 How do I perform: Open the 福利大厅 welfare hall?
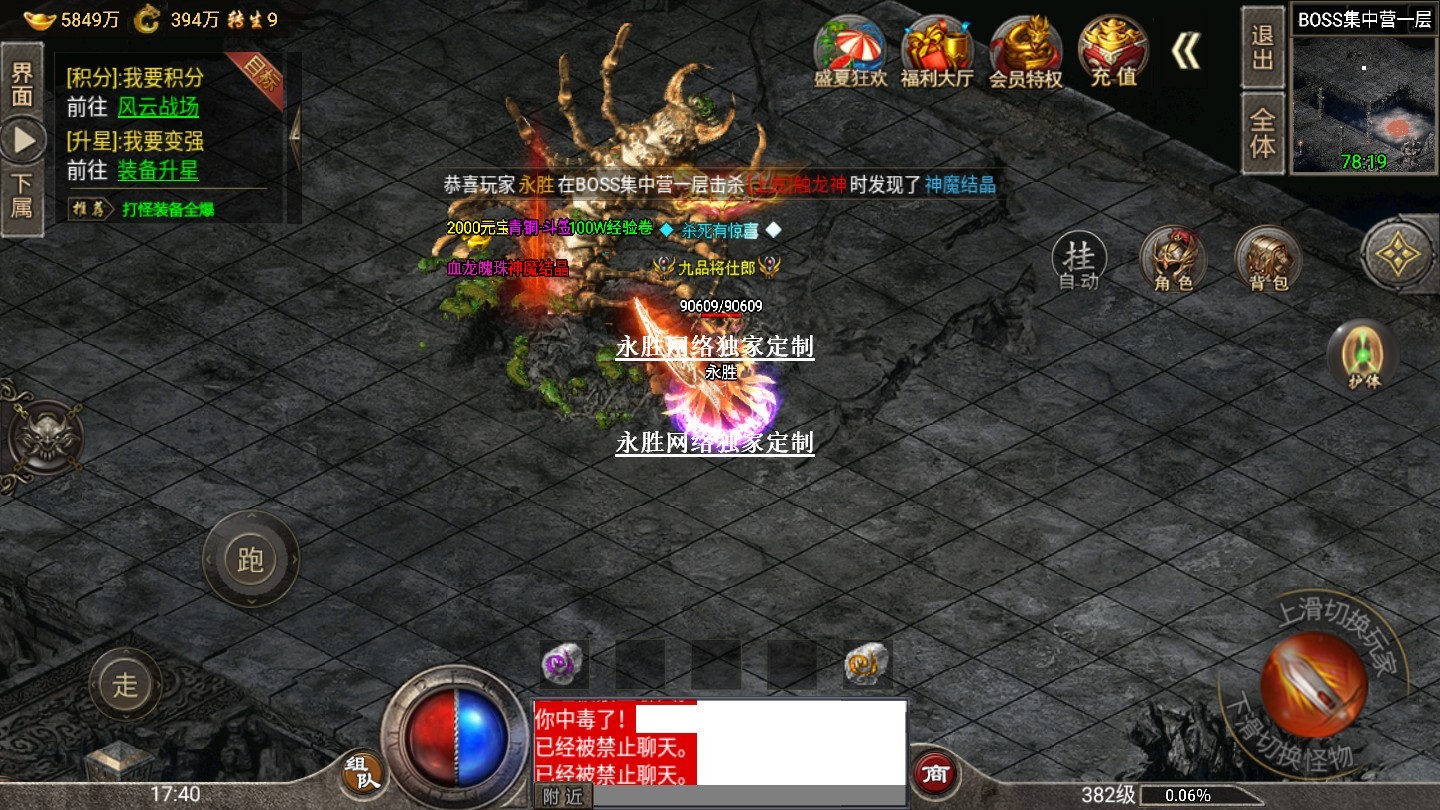[937, 52]
